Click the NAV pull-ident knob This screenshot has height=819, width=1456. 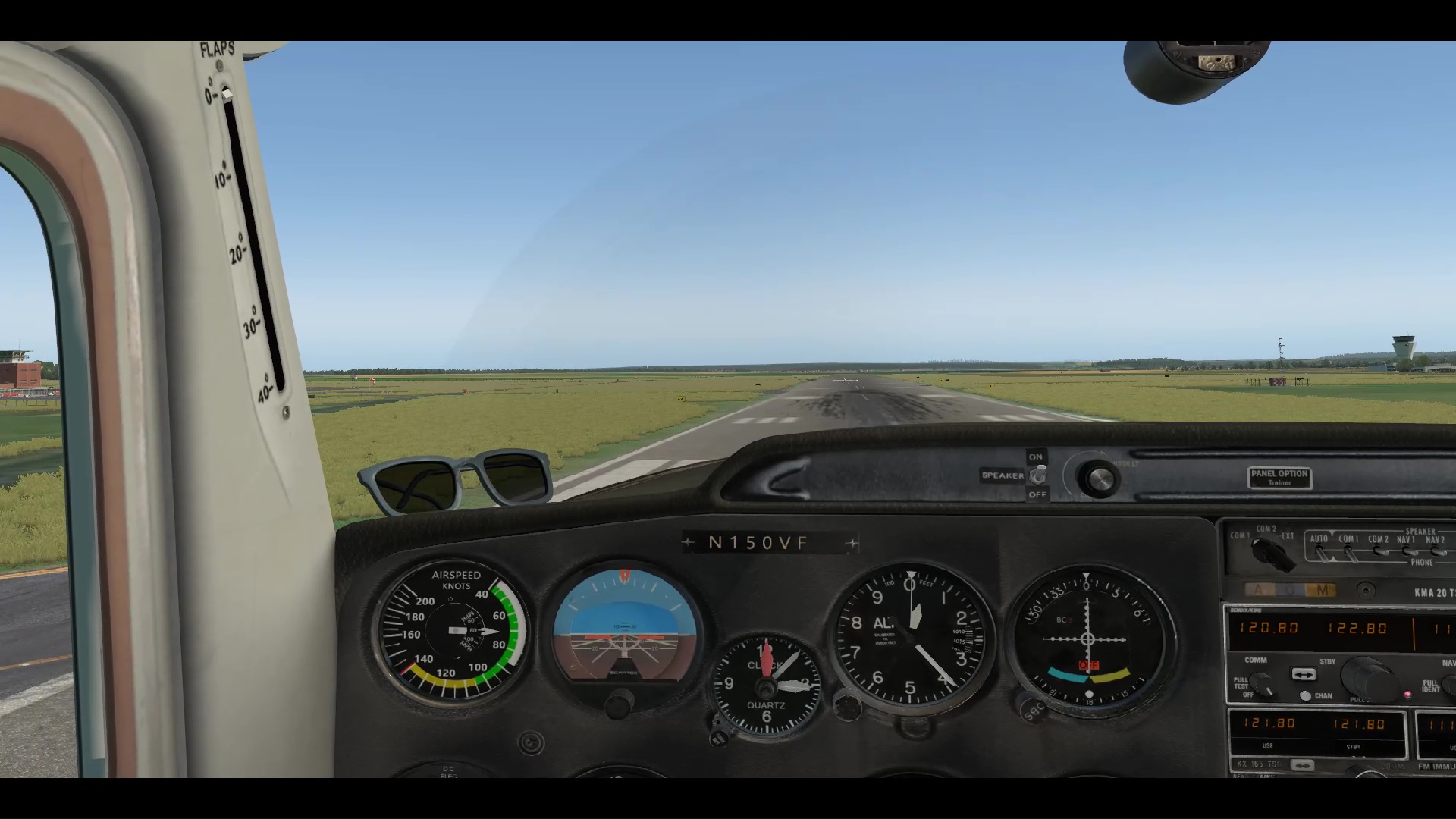pyautogui.click(x=1448, y=686)
